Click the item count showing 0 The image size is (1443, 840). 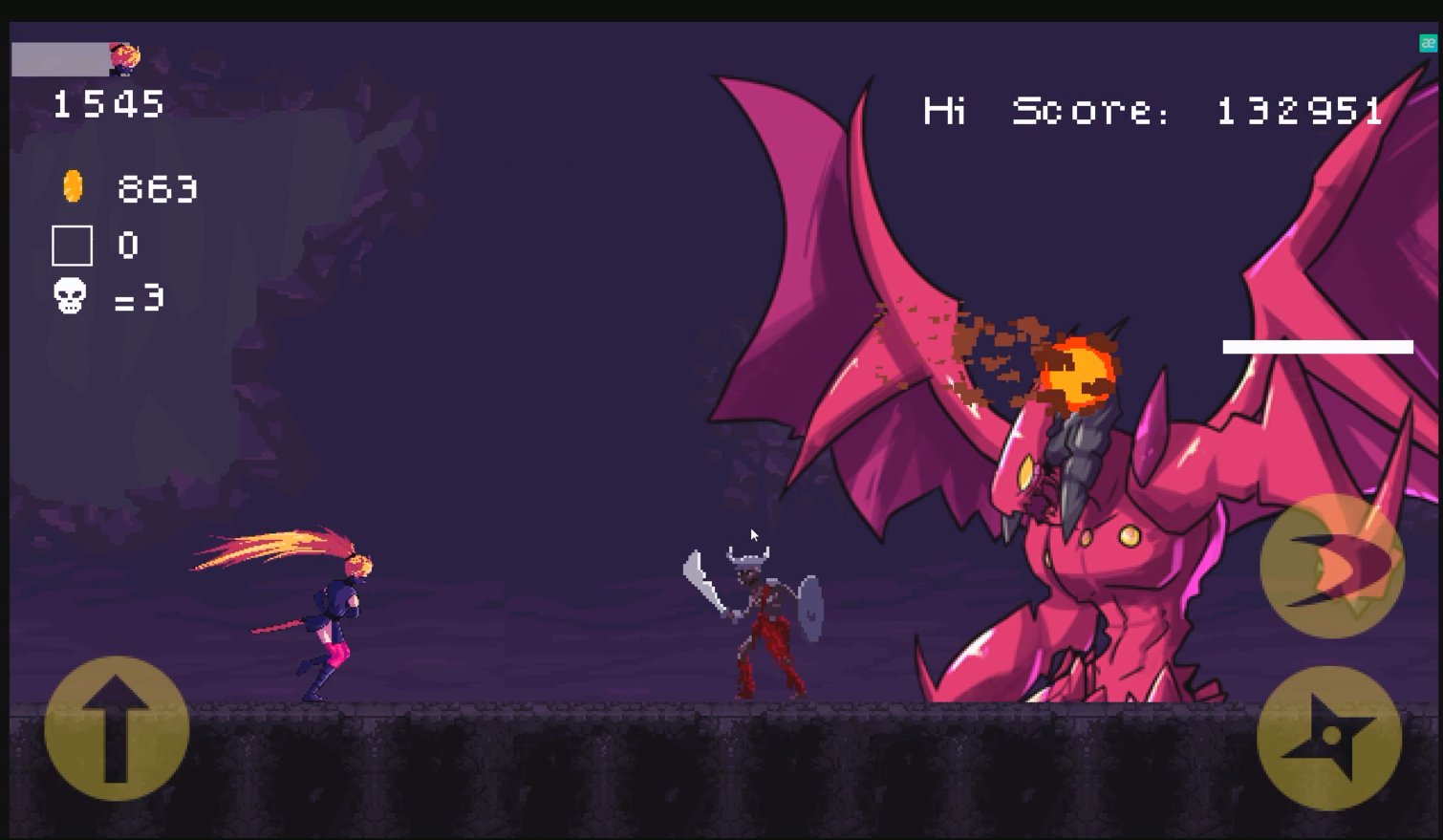(x=130, y=246)
